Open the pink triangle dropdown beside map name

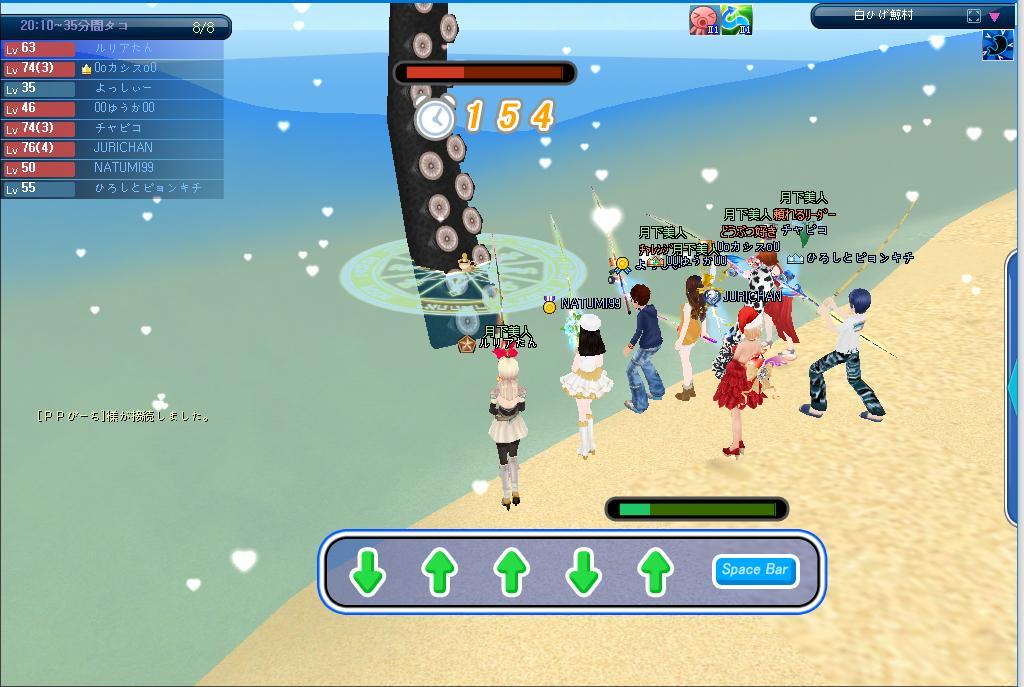[995, 16]
